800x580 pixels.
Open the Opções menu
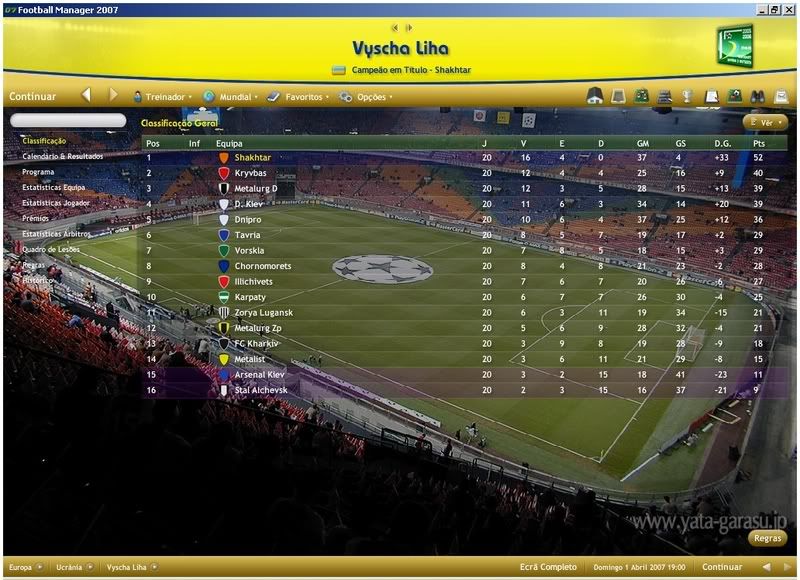coord(370,97)
